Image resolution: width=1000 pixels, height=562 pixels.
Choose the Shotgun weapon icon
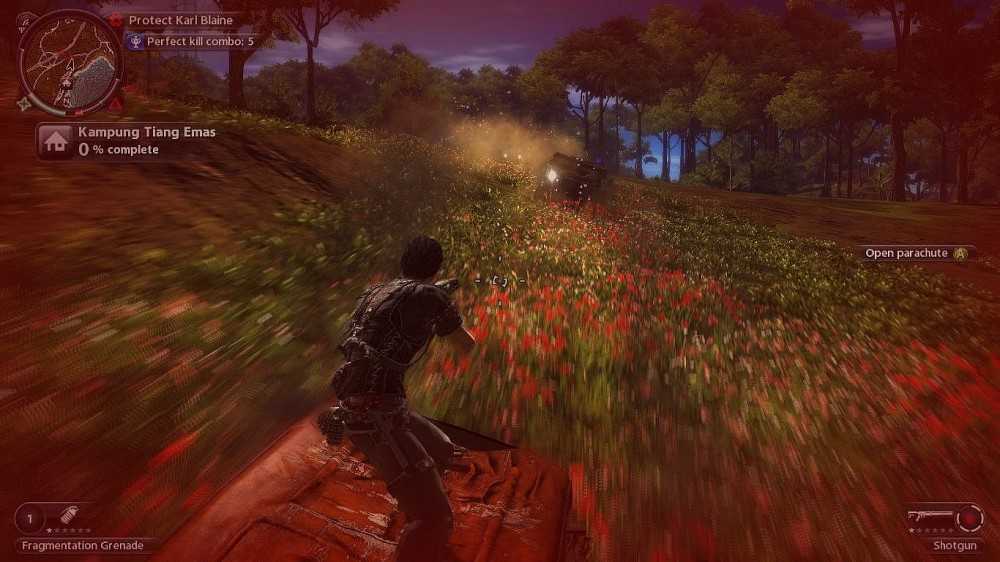(x=931, y=516)
